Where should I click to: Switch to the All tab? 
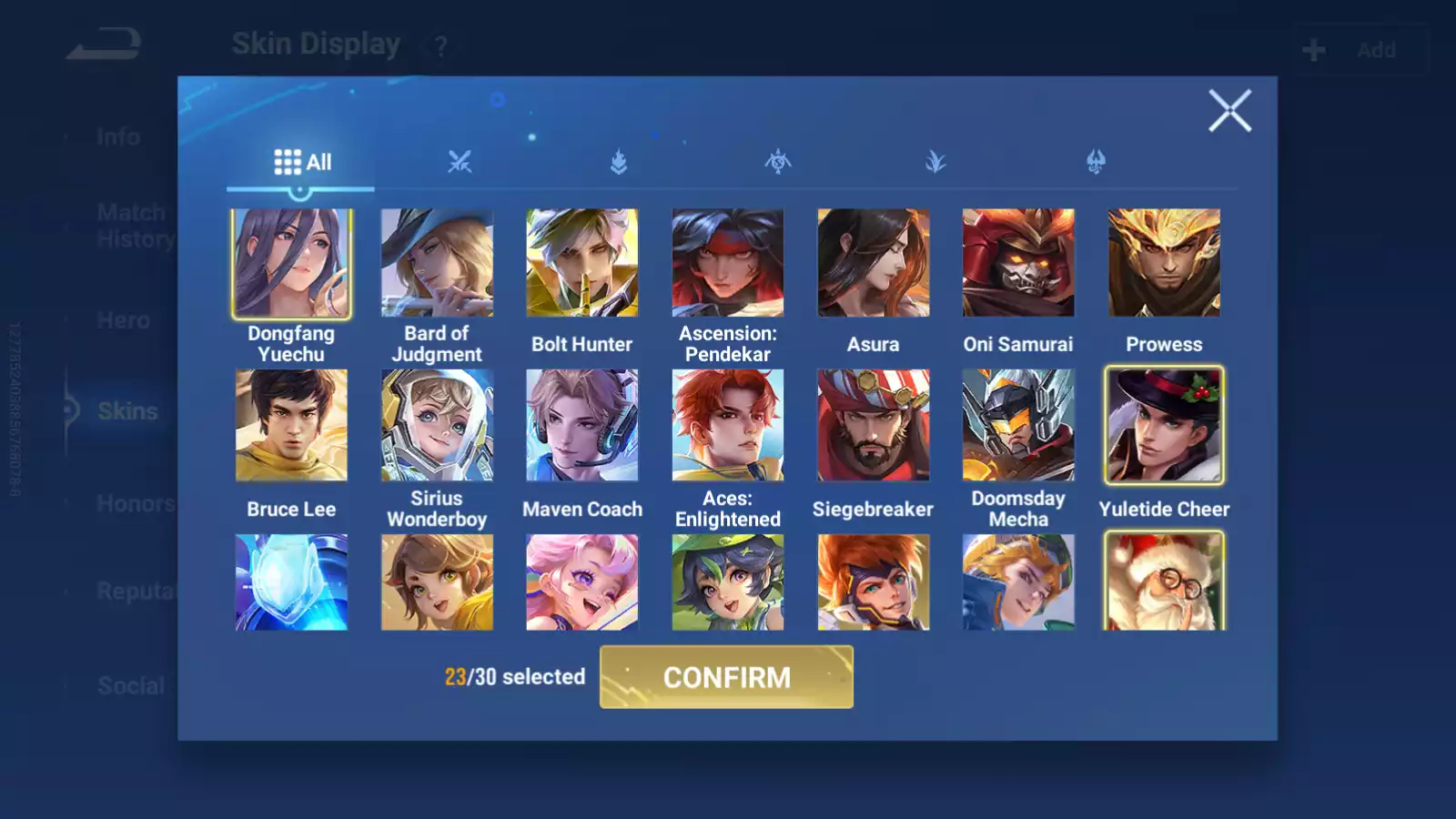coord(302,161)
